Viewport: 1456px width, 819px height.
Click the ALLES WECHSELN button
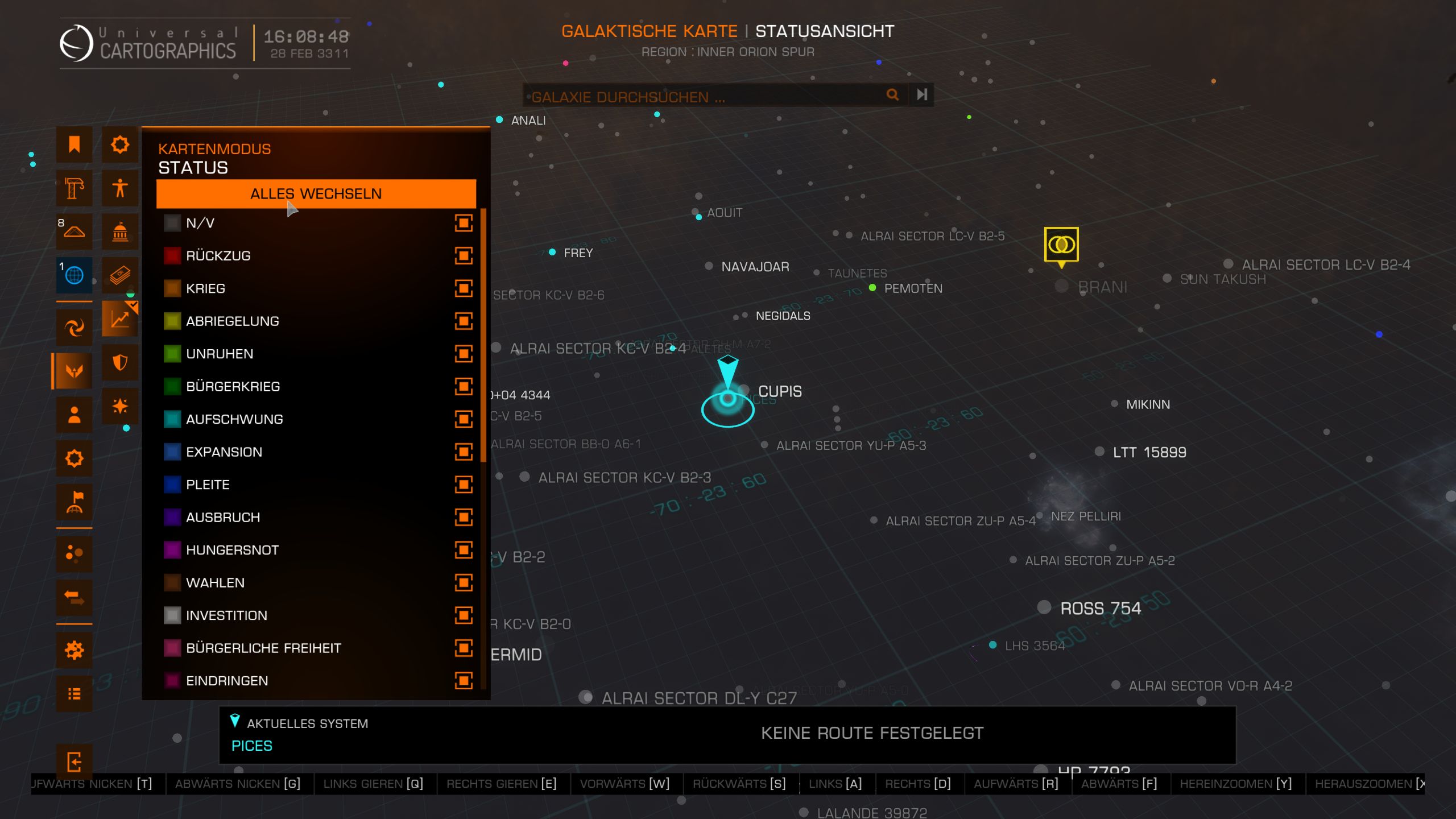(x=316, y=194)
